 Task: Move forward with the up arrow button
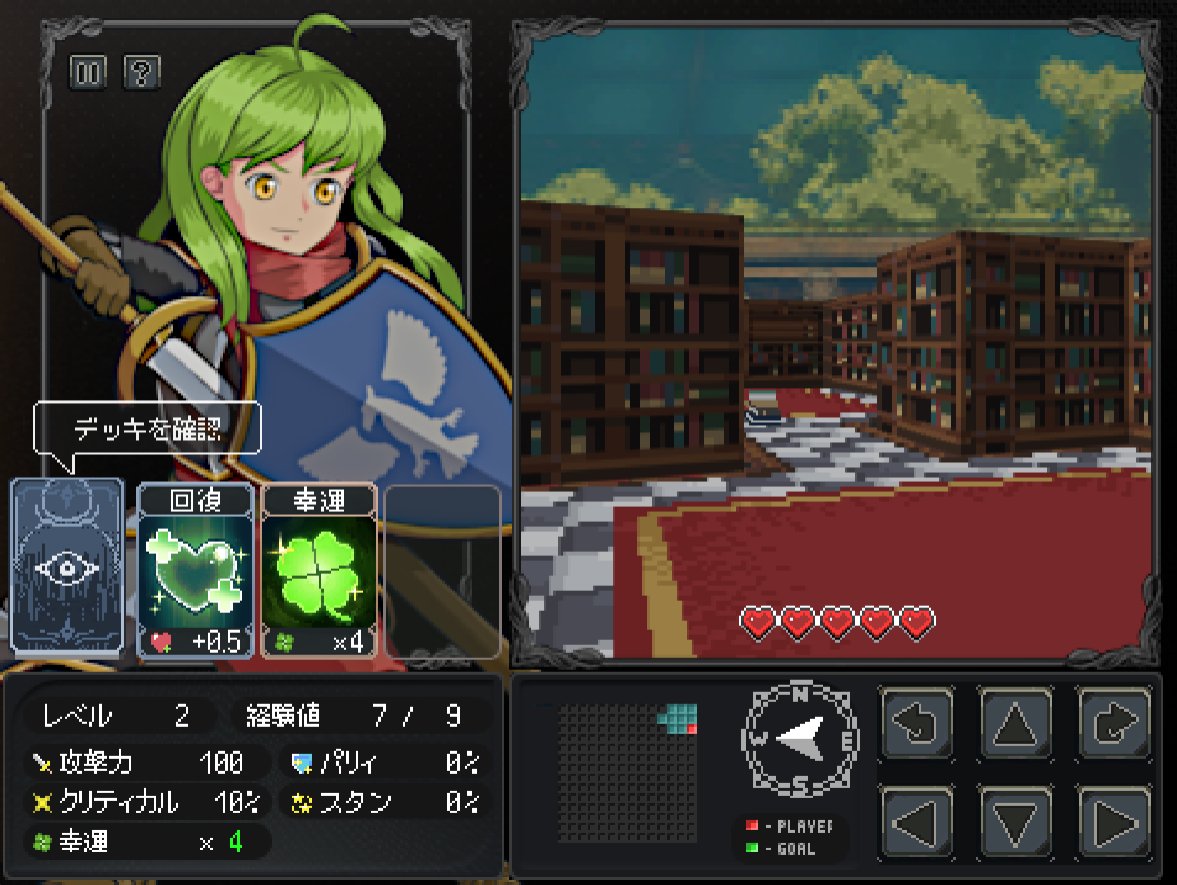pos(1015,722)
